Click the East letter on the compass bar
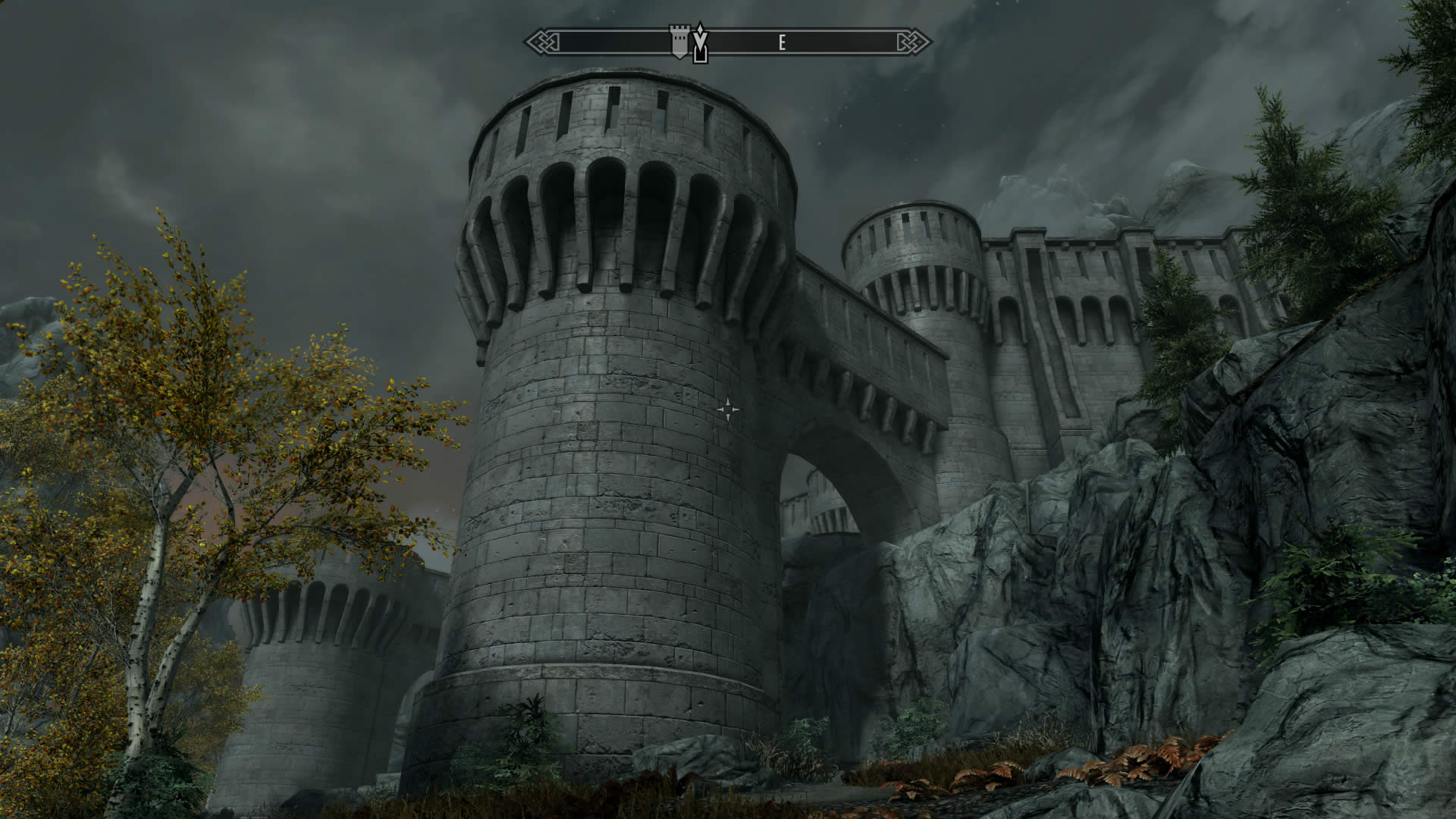The height and width of the screenshot is (819, 1456). [x=782, y=43]
